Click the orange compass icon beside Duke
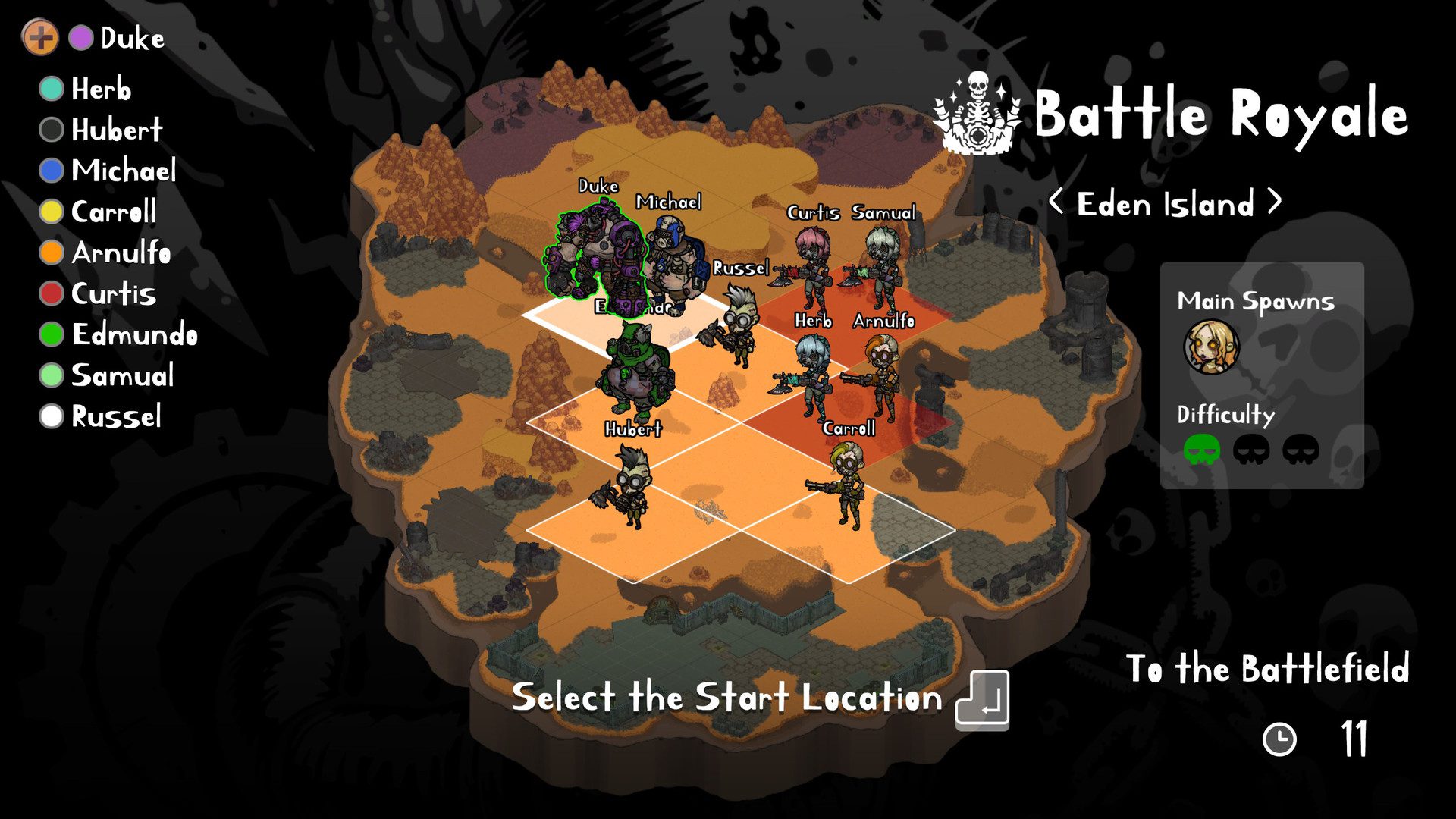1456x819 pixels. coord(42,36)
